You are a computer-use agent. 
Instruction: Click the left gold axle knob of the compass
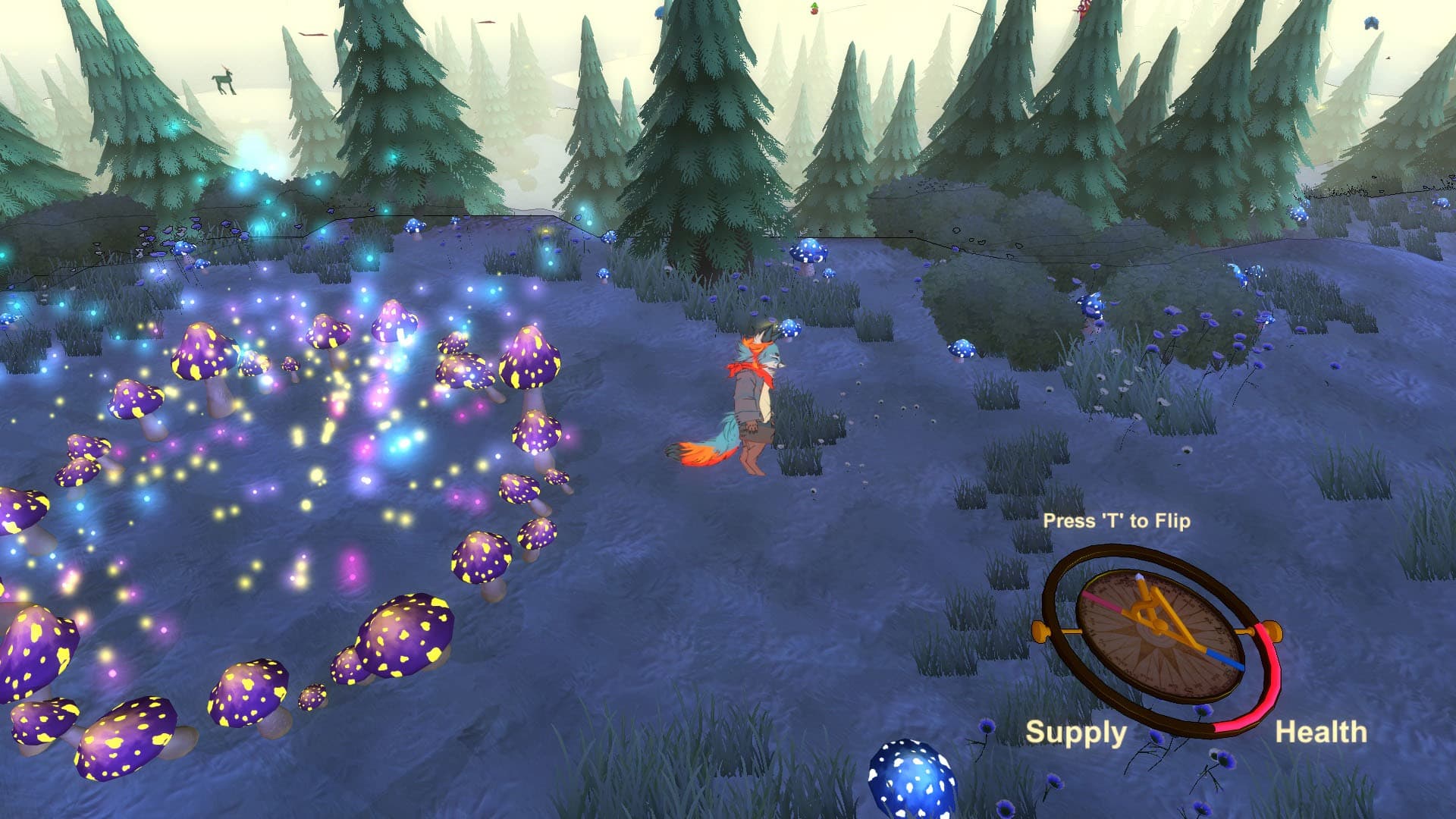pyautogui.click(x=1041, y=632)
